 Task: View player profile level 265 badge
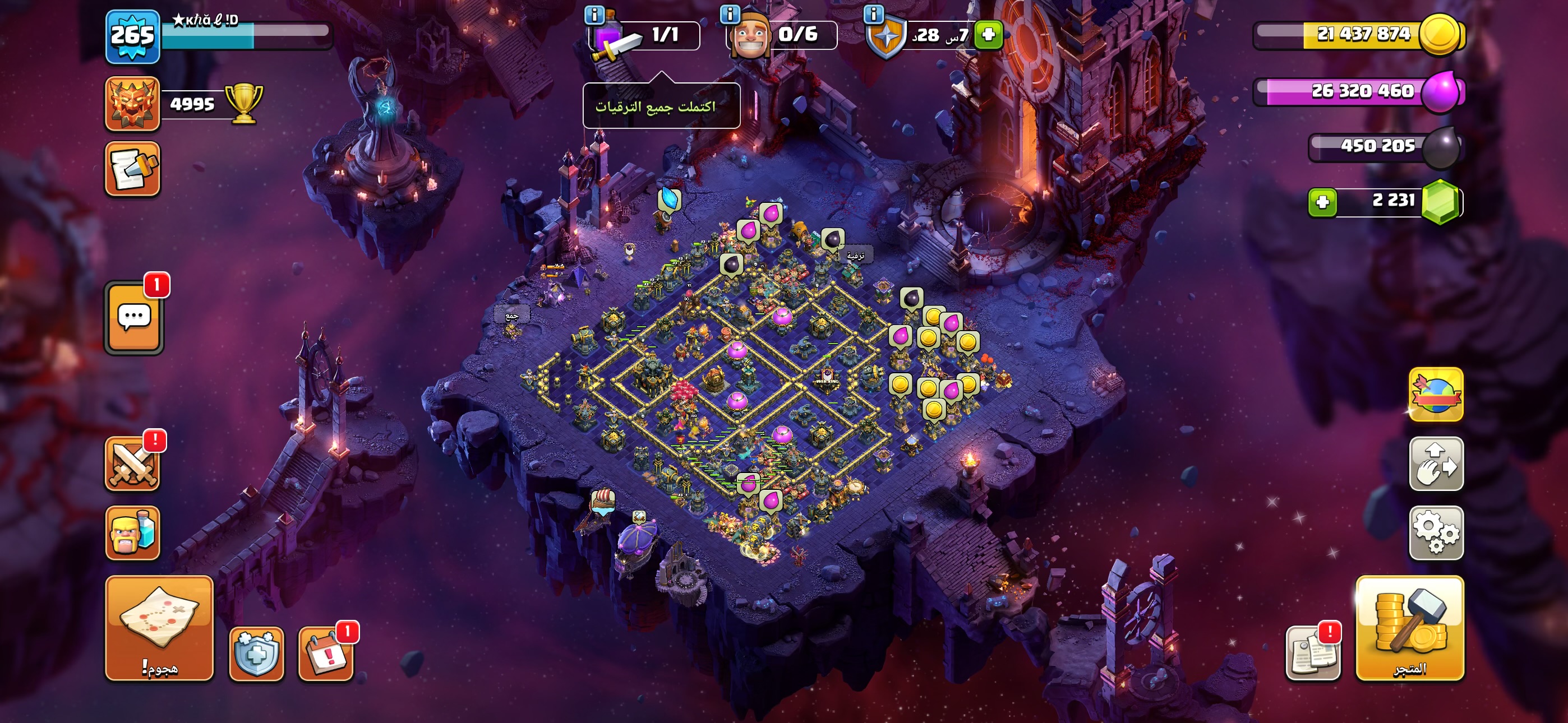pos(132,36)
